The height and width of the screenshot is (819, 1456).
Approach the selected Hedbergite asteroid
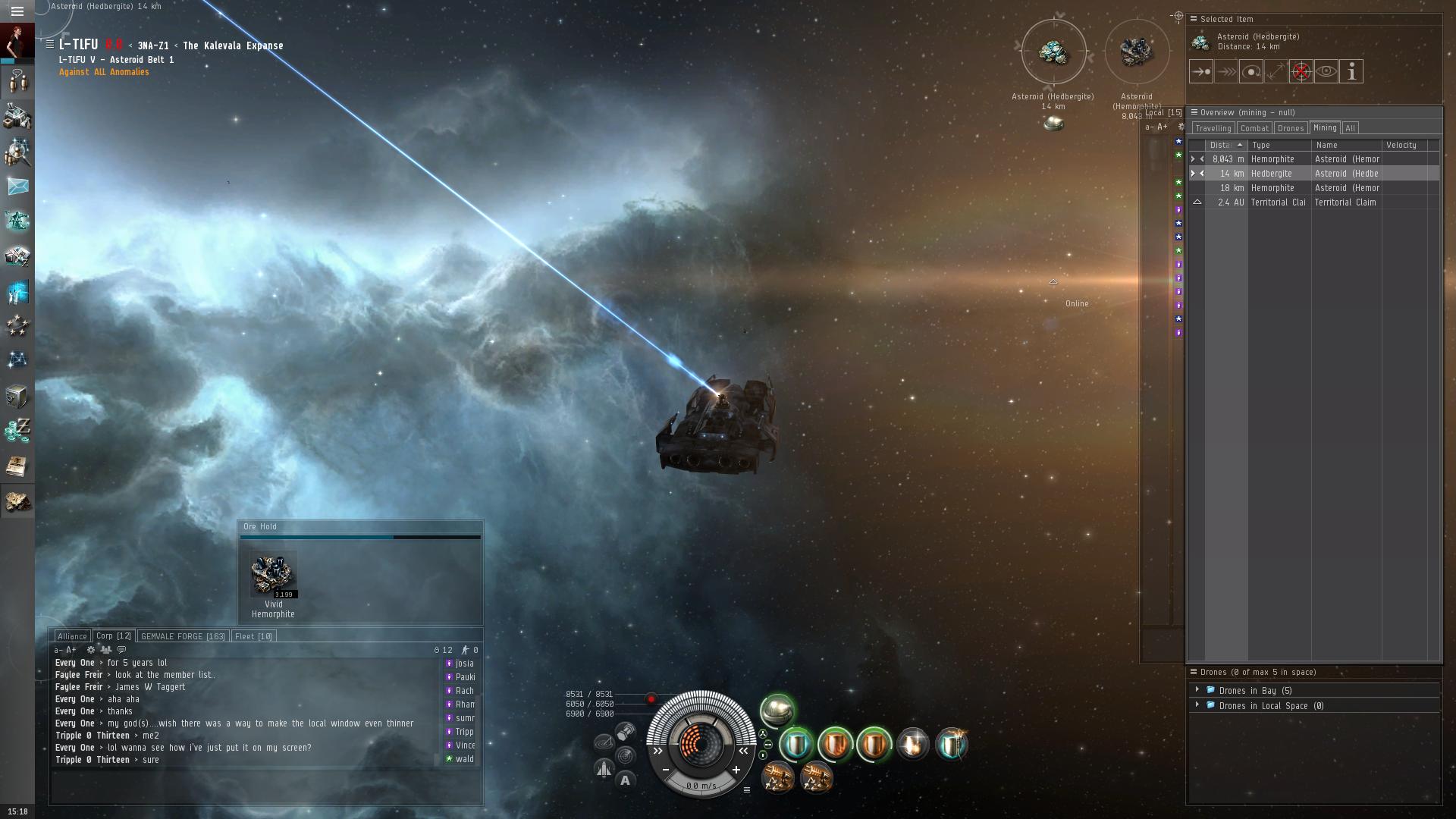point(1200,72)
